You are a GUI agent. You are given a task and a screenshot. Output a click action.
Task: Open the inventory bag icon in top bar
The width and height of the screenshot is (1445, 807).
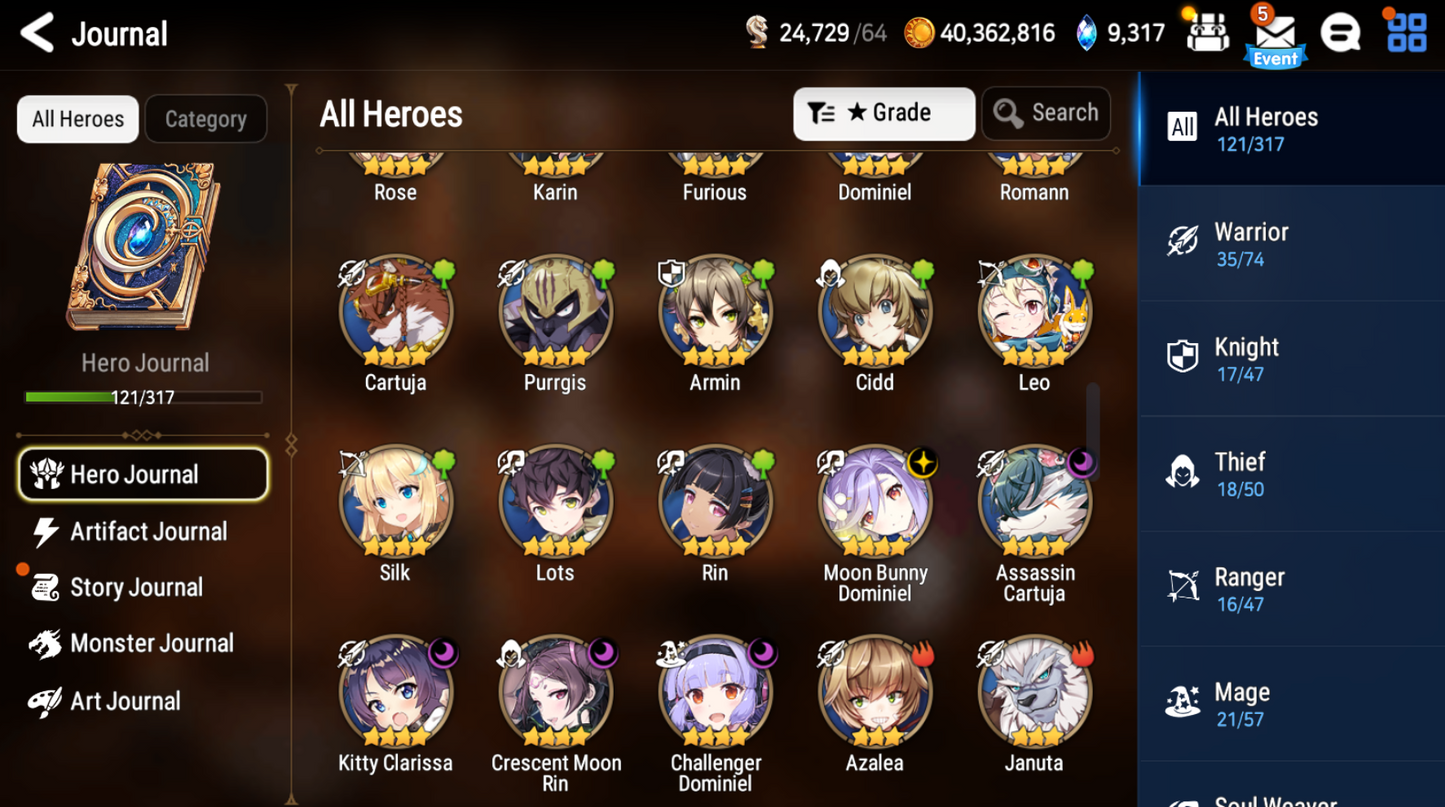pyautogui.click(x=1207, y=31)
